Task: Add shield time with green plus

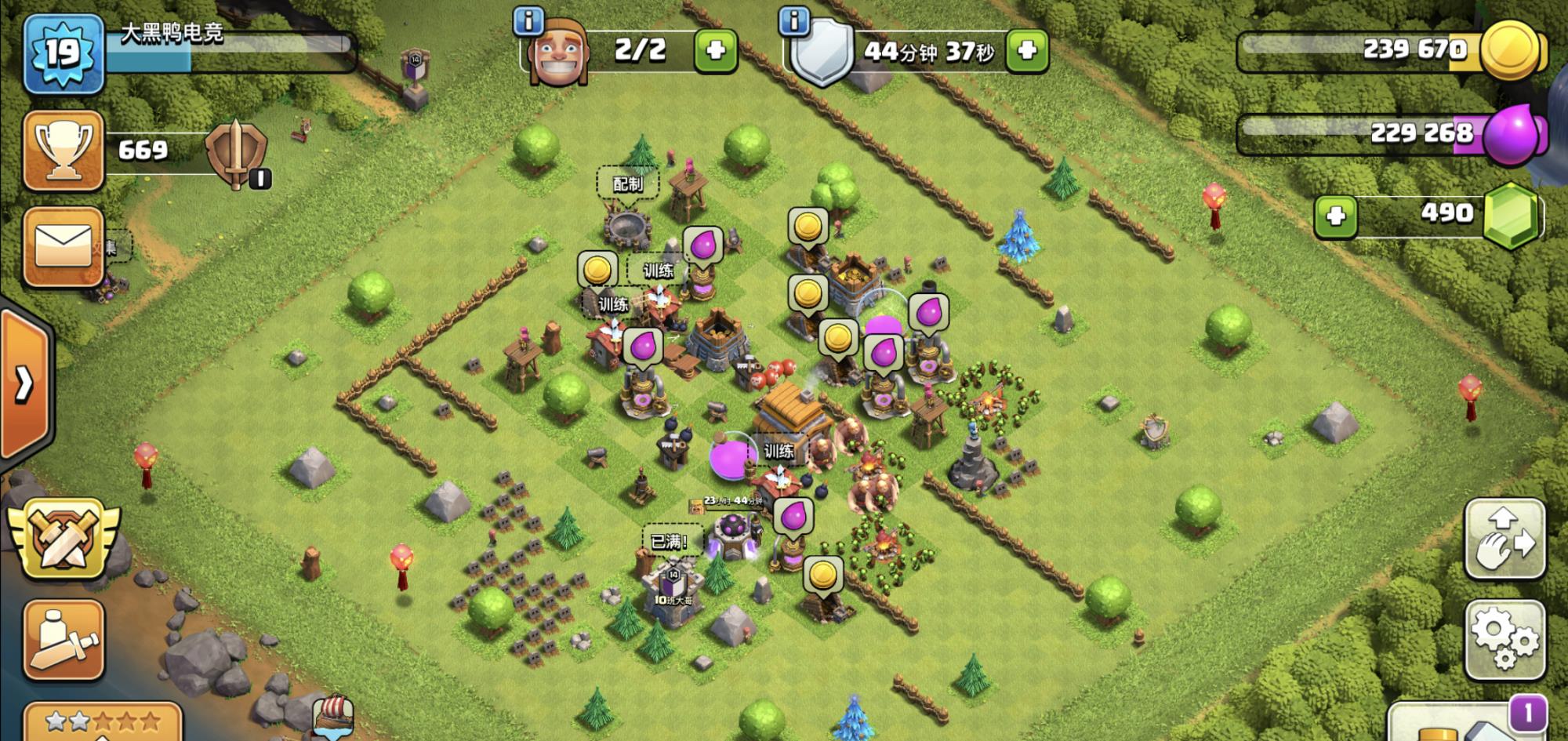Action: 1026,51
